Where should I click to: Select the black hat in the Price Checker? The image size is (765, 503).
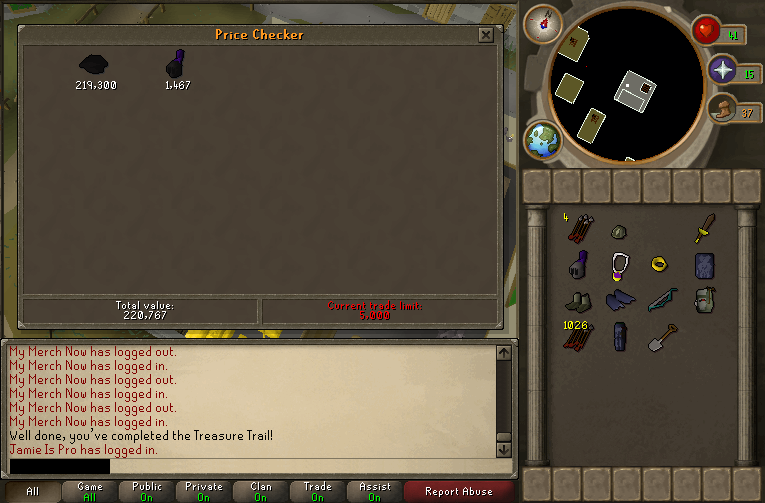[x=95, y=65]
